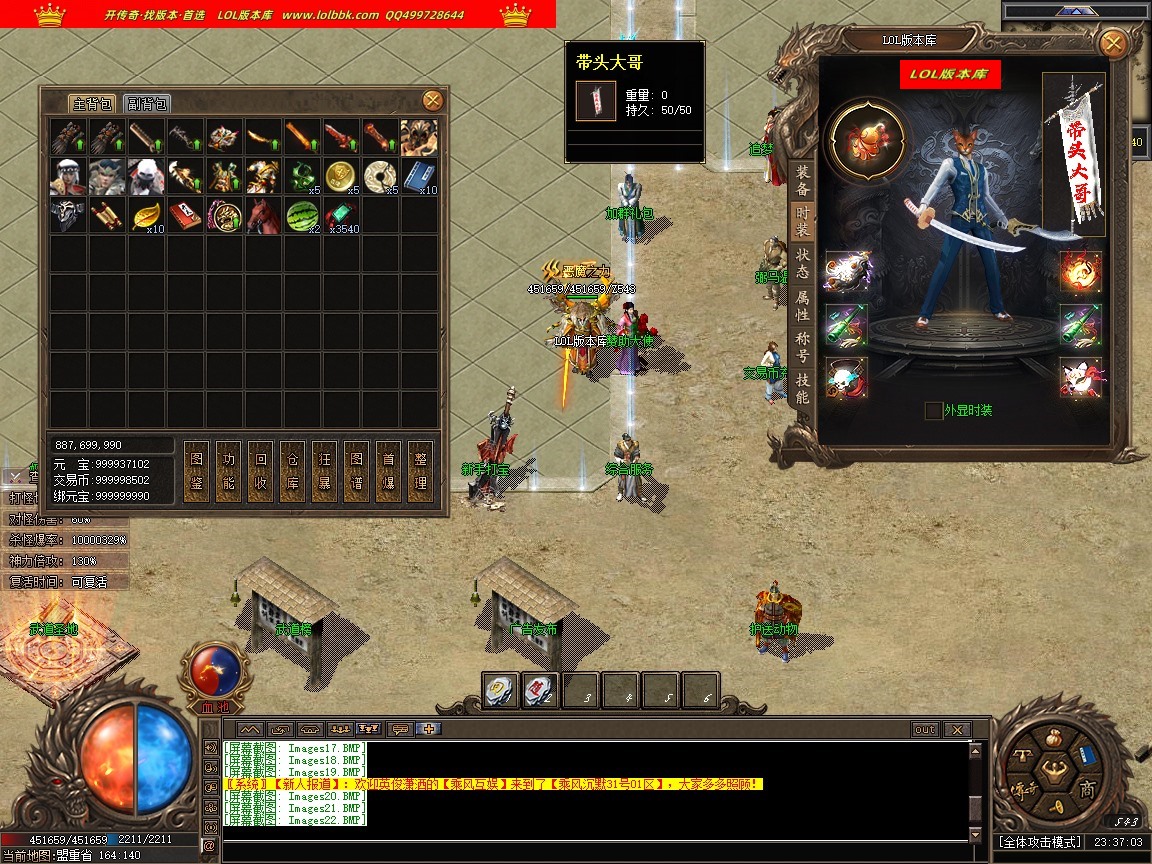Toggle the 外显时装 checkbox
This screenshot has height=864, width=1152.
pos(933,410)
